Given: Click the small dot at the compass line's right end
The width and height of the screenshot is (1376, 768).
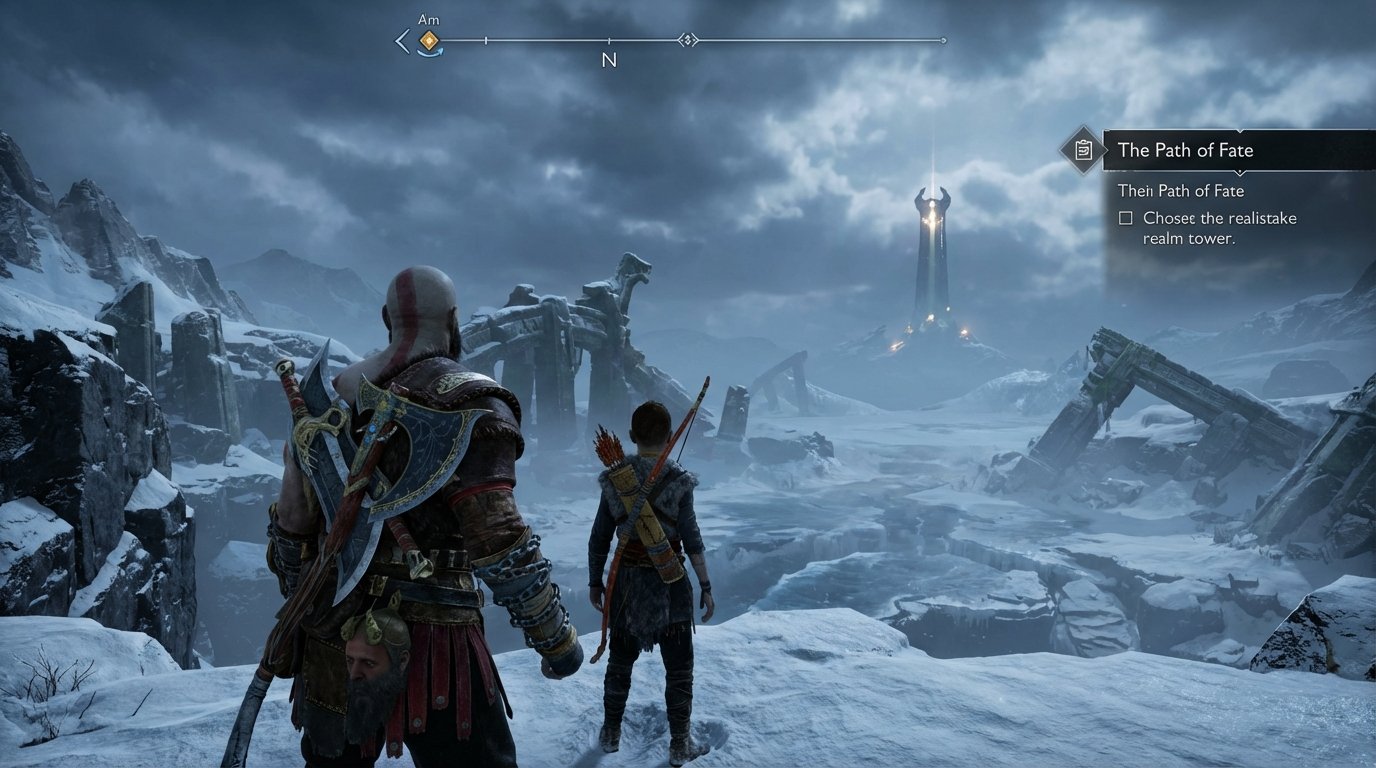Looking at the screenshot, I should 944,40.
